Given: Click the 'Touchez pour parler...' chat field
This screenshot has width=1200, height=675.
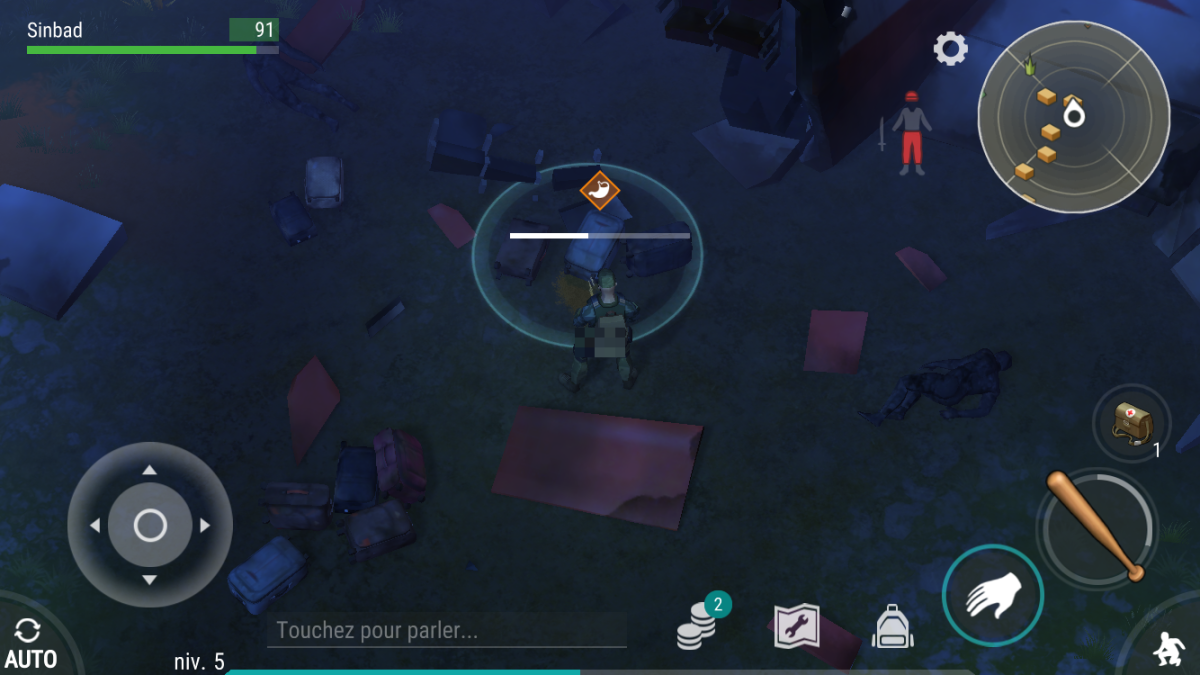Looking at the screenshot, I should (x=446, y=631).
